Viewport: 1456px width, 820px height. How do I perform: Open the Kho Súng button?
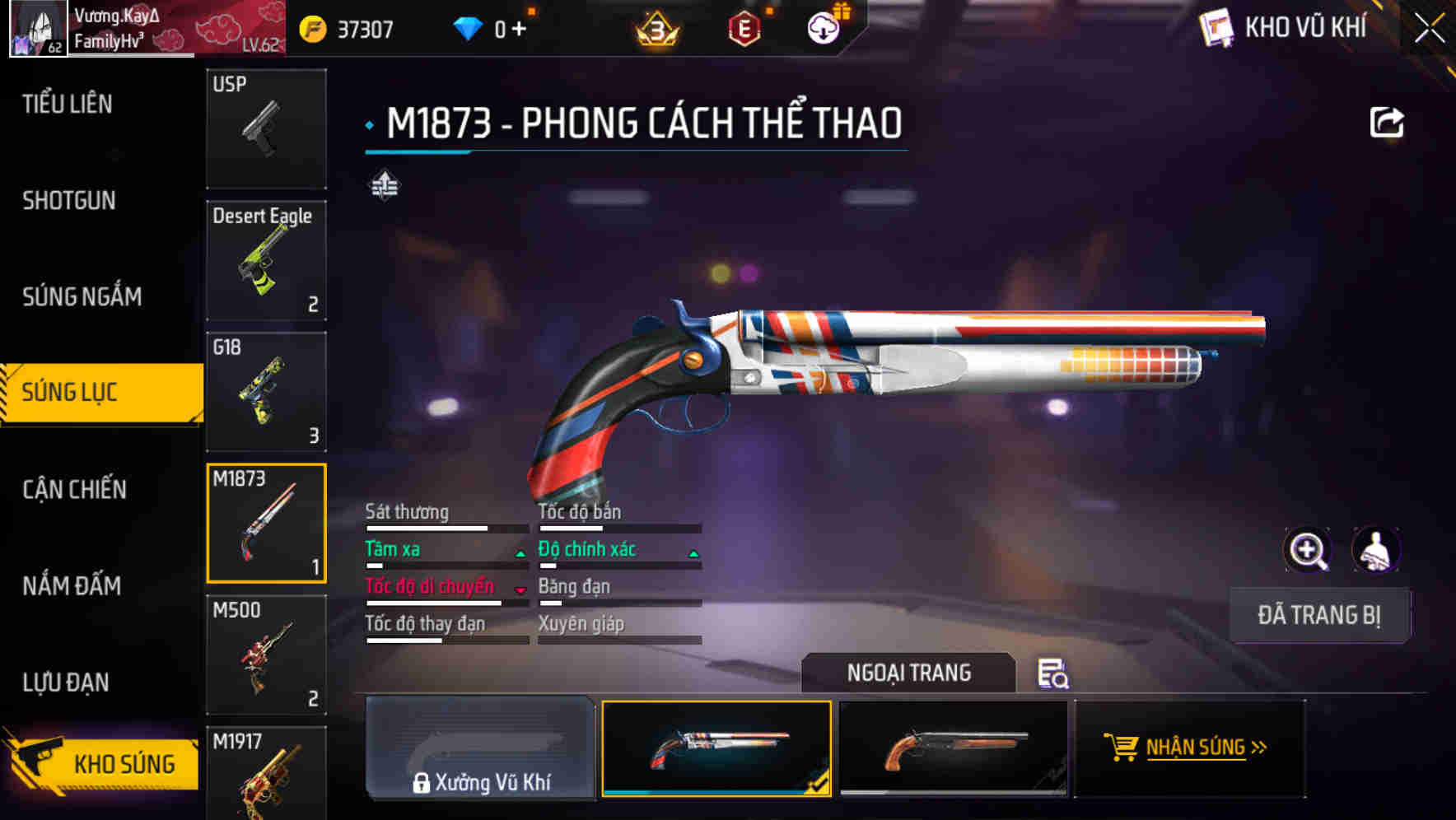pyautogui.click(x=103, y=763)
